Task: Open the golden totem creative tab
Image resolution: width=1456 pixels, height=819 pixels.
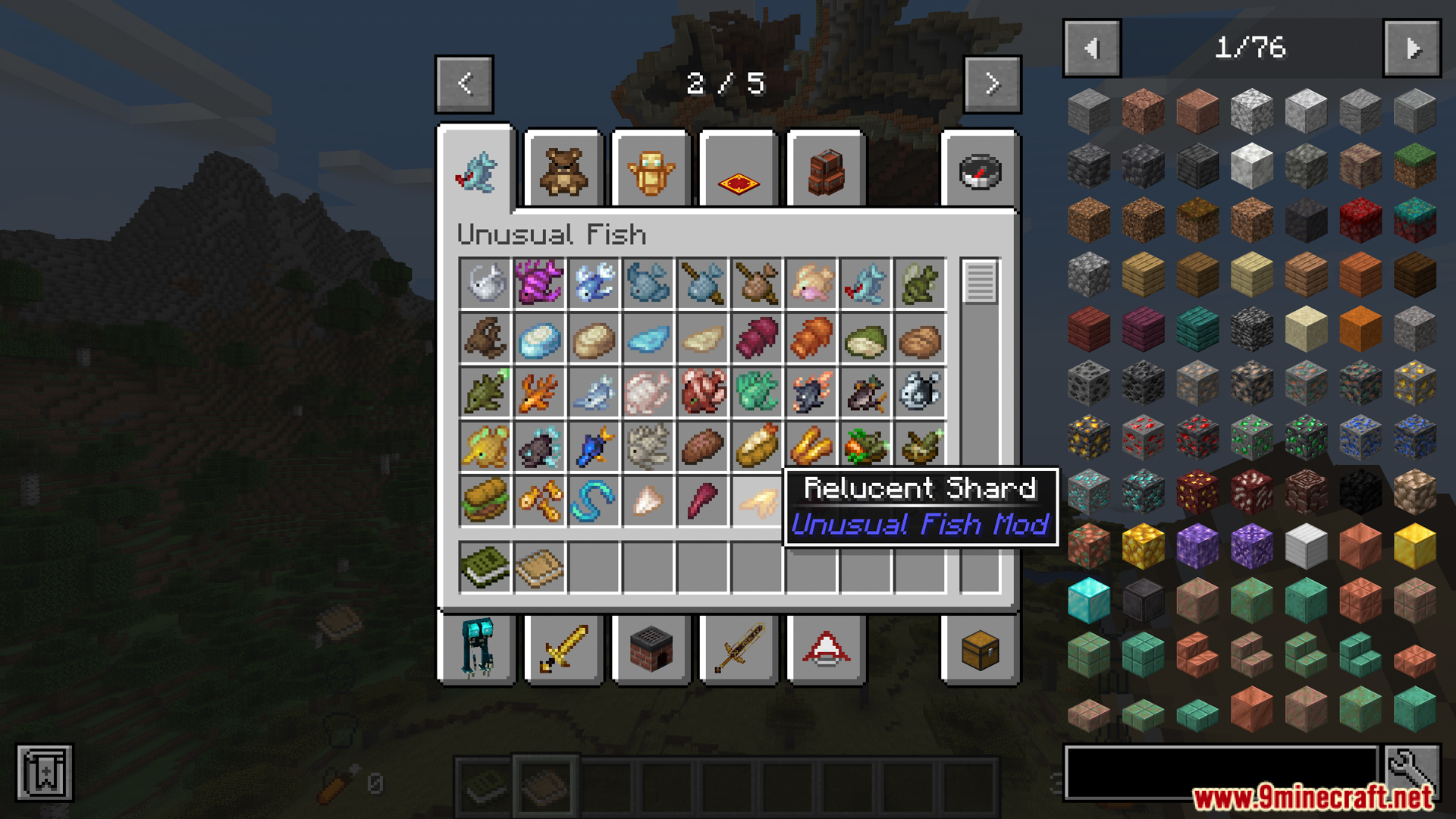Action: 651,171
